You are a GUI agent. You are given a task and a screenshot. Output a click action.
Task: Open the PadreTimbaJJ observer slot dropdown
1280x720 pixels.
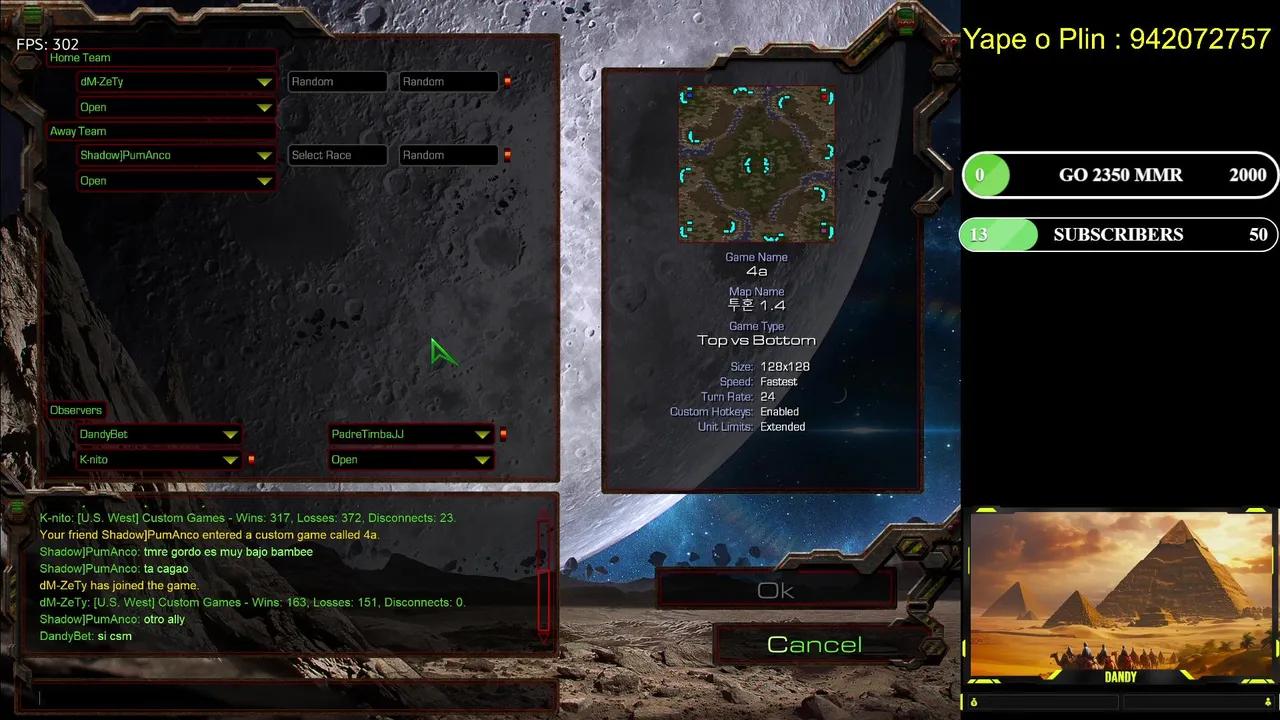tap(482, 435)
